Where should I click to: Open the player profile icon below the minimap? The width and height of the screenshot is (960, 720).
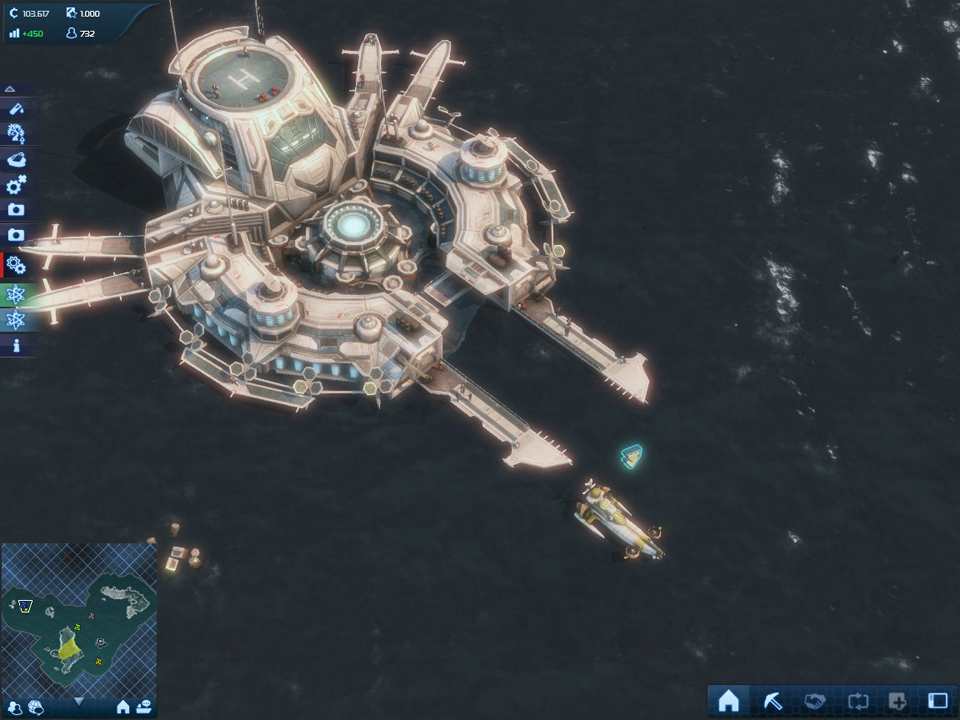(16, 707)
